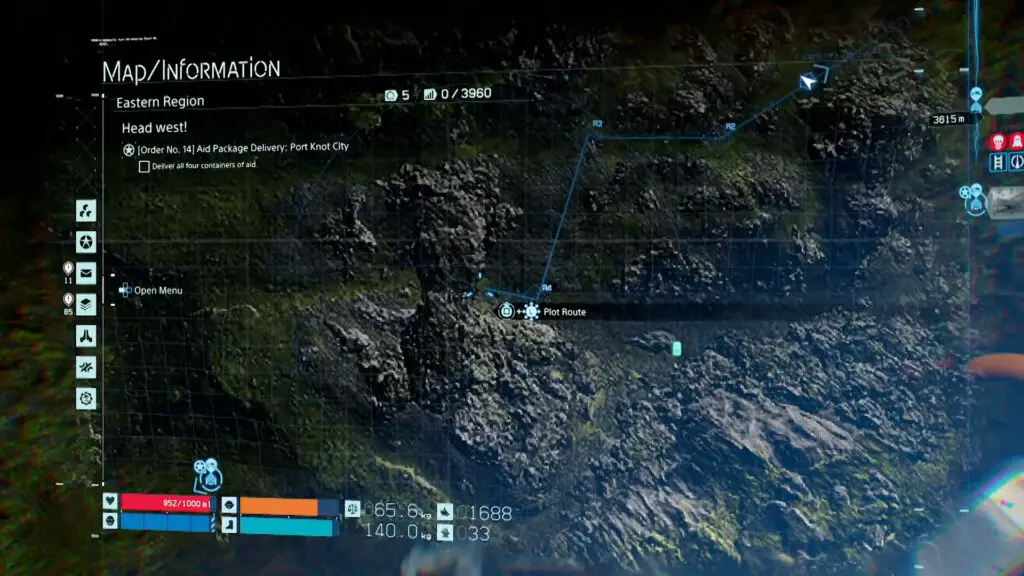1024x576 pixels.
Task: Open the praying hands sidebar icon
Action: click(86, 335)
